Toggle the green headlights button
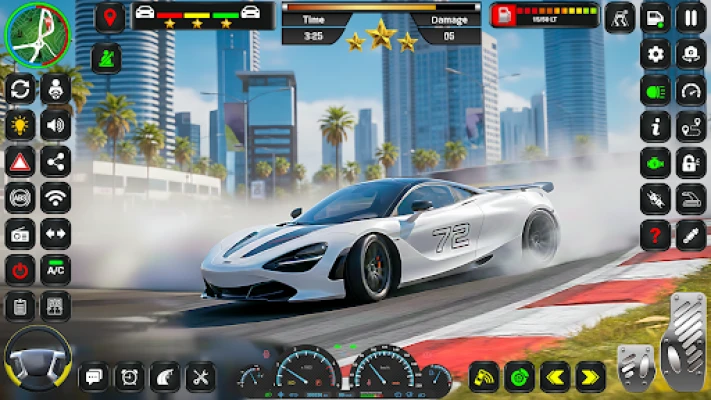The width and height of the screenshot is (711, 400). pyautogui.click(x=655, y=90)
